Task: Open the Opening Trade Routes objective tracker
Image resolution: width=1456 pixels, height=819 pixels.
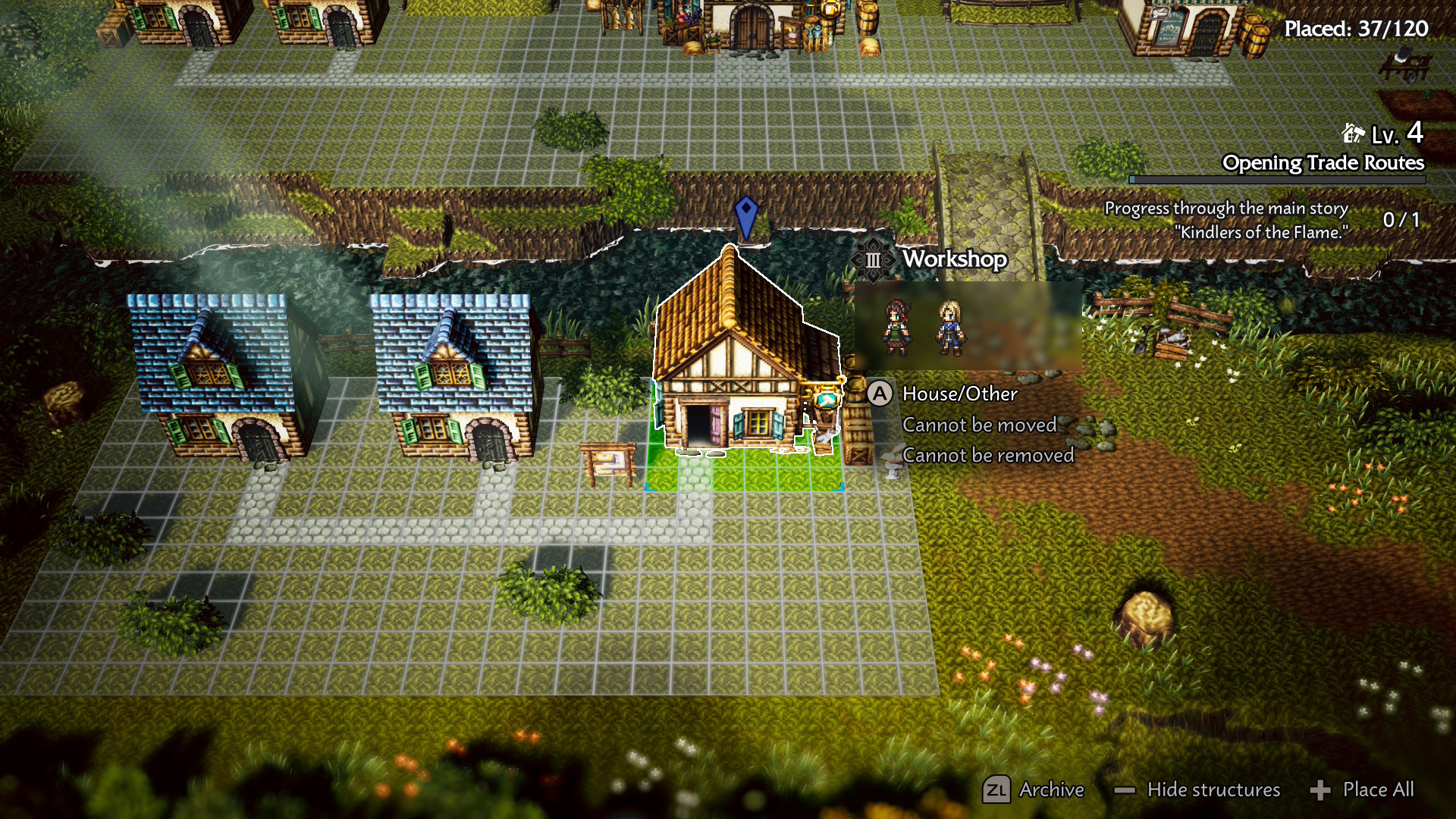Action: 1323,163
